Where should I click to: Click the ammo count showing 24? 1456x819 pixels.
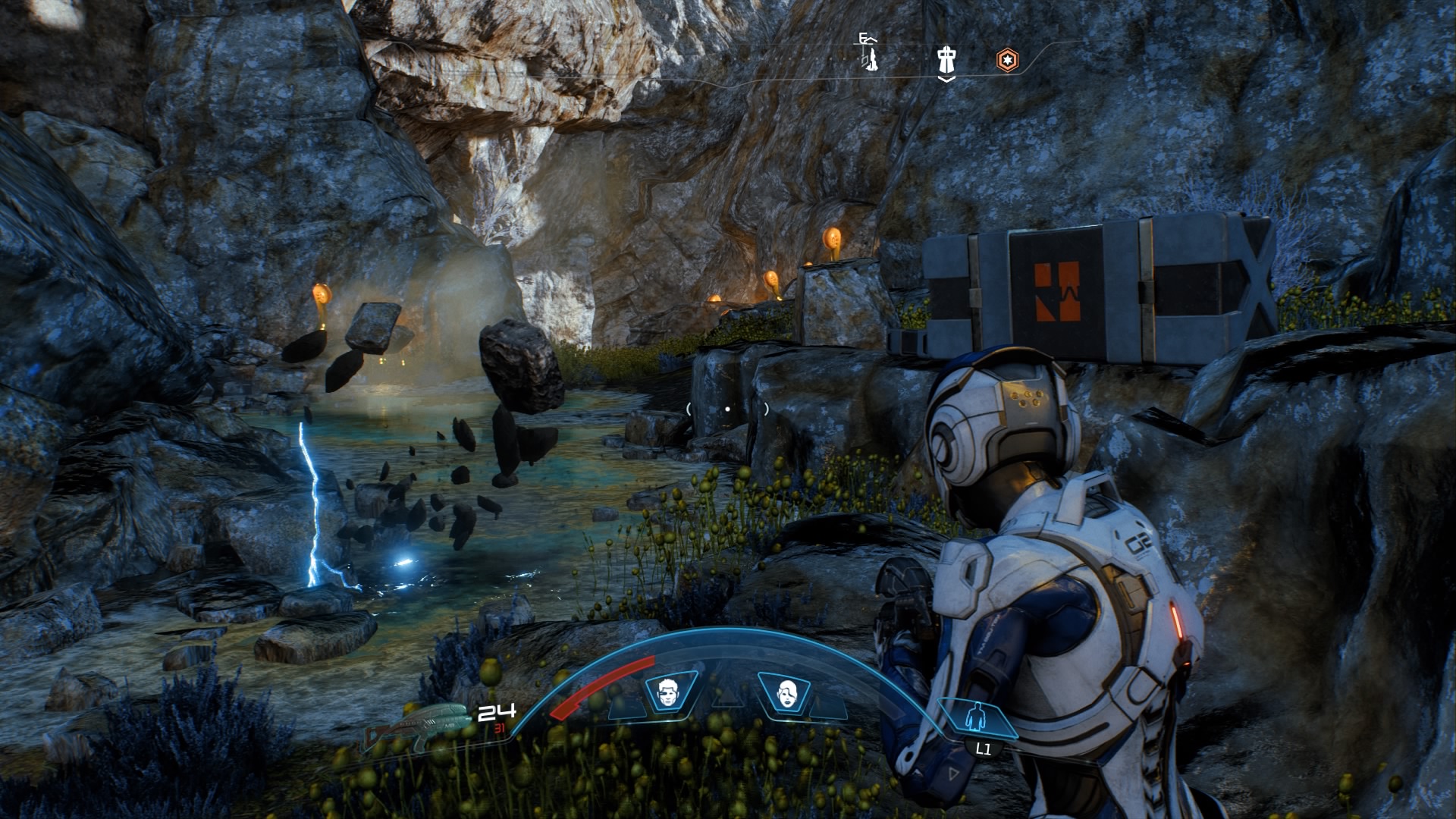(x=498, y=714)
